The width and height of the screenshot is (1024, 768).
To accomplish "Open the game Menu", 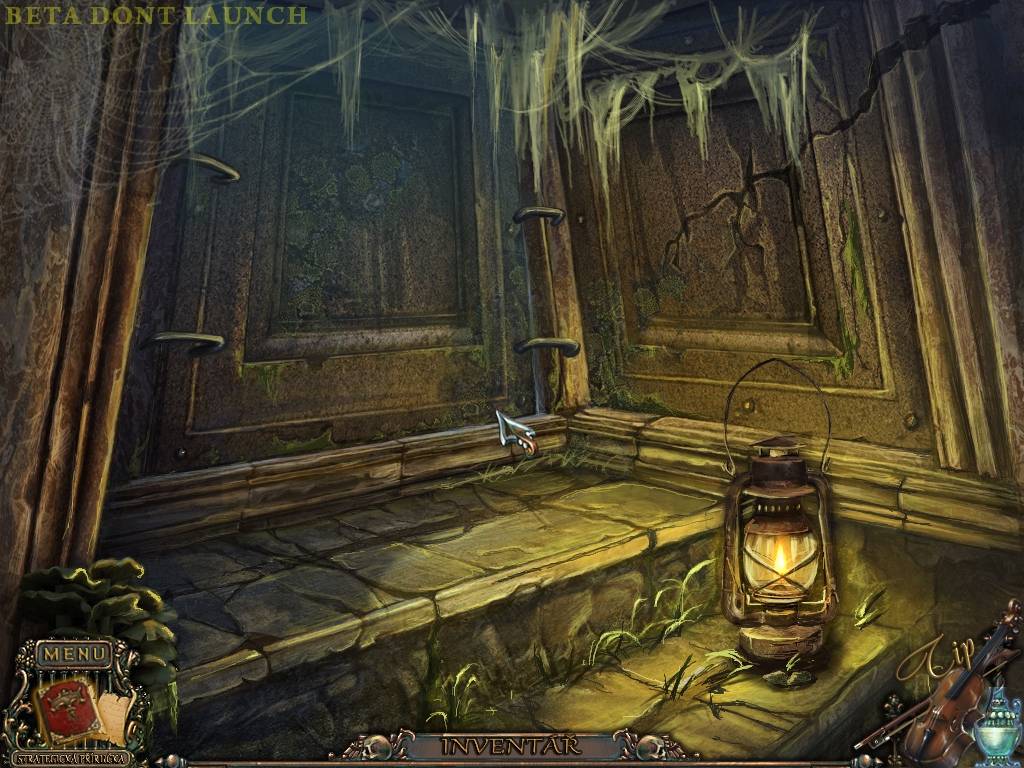I will pyautogui.click(x=74, y=655).
